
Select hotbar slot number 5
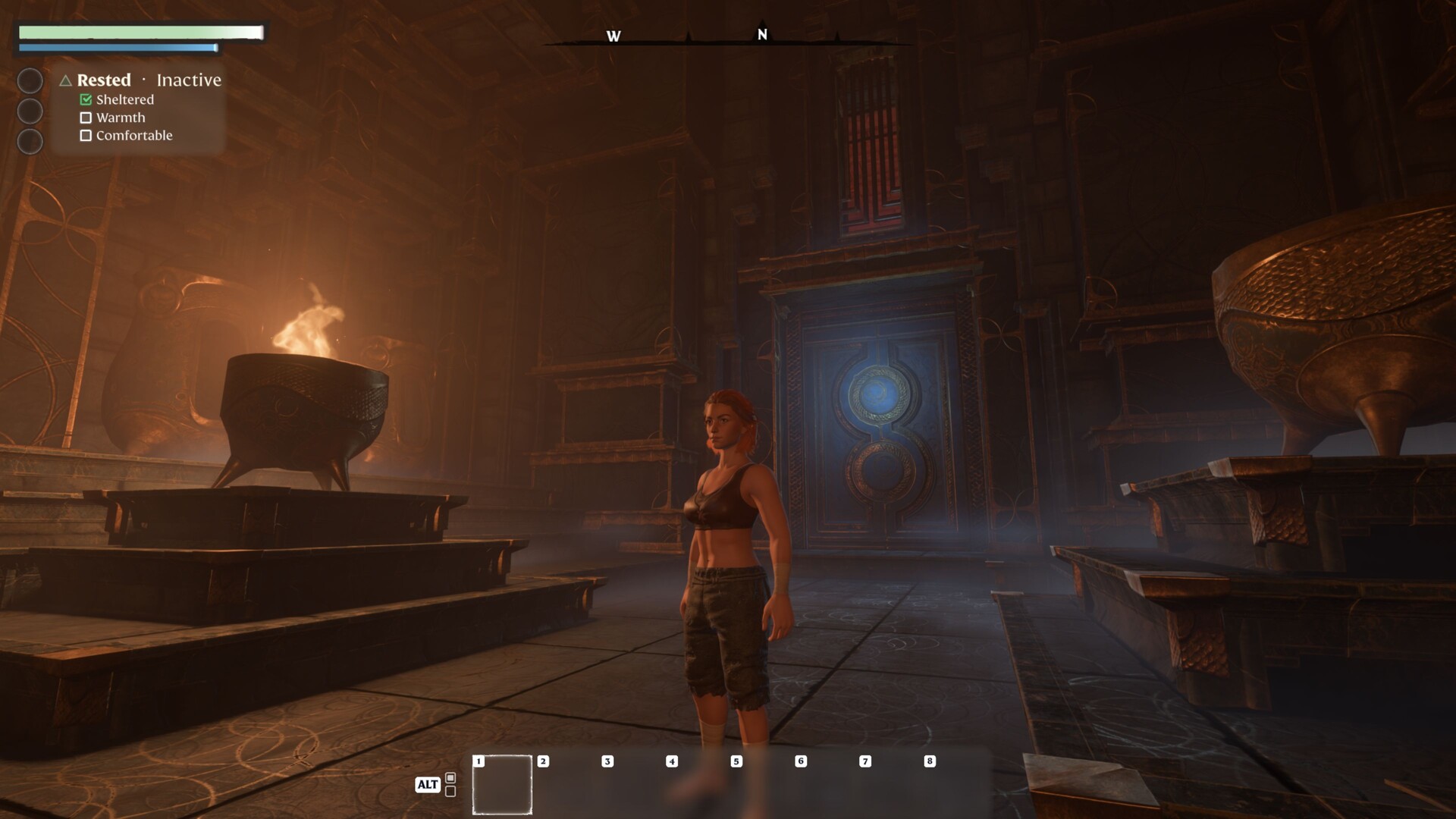759,785
